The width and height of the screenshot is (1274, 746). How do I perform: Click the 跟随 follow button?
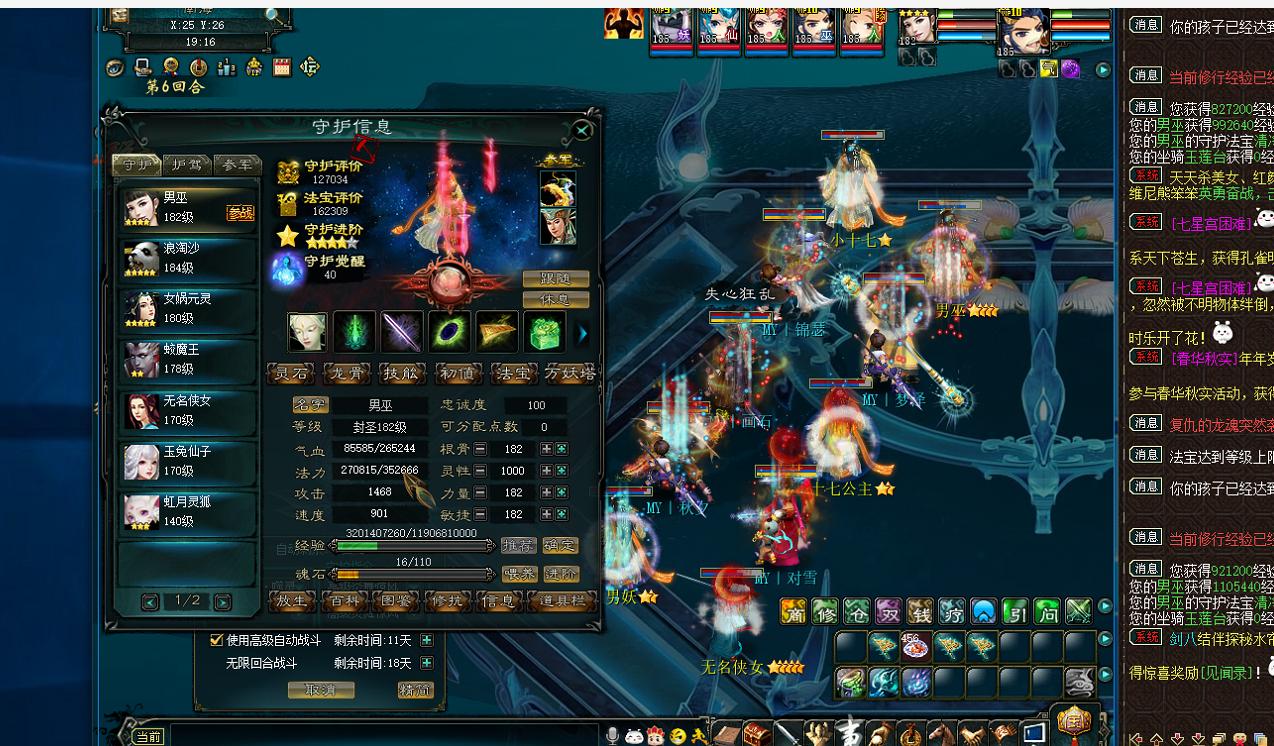tap(555, 279)
